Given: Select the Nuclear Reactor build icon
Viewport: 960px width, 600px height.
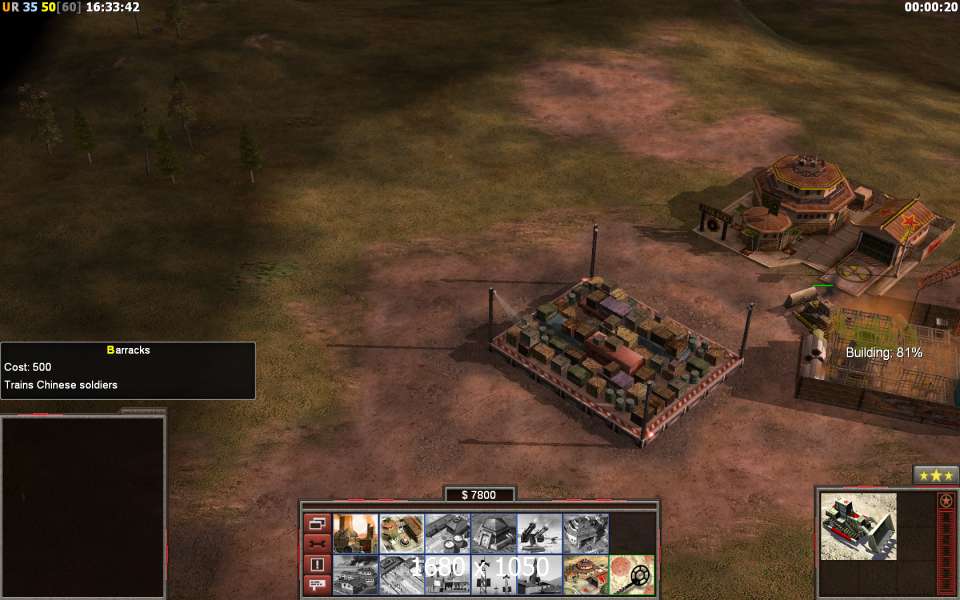Looking at the screenshot, I should (x=355, y=533).
